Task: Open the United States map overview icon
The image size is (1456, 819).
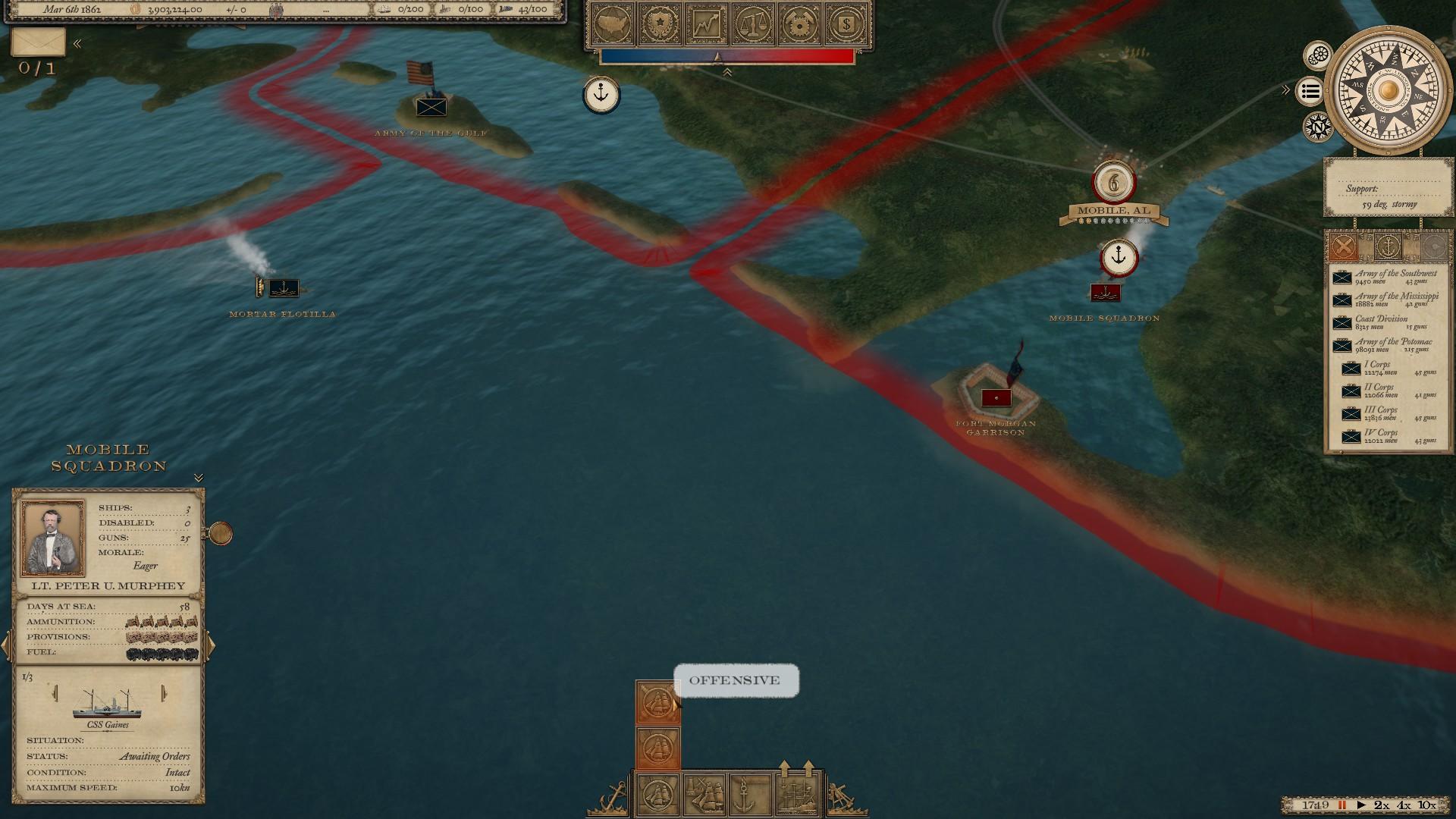Action: 613,24
